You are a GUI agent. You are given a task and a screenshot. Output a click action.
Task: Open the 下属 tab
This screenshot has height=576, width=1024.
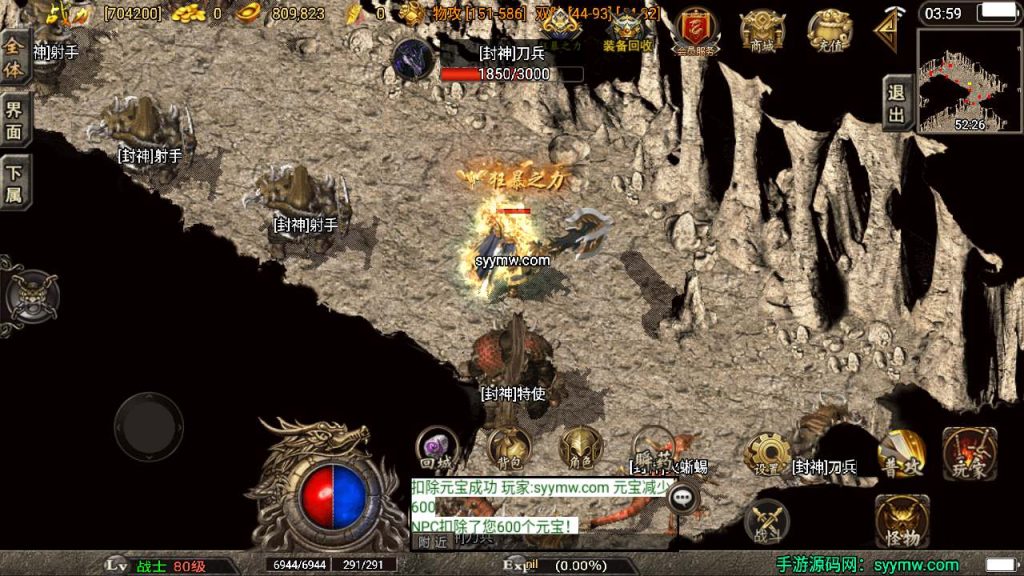(x=14, y=182)
